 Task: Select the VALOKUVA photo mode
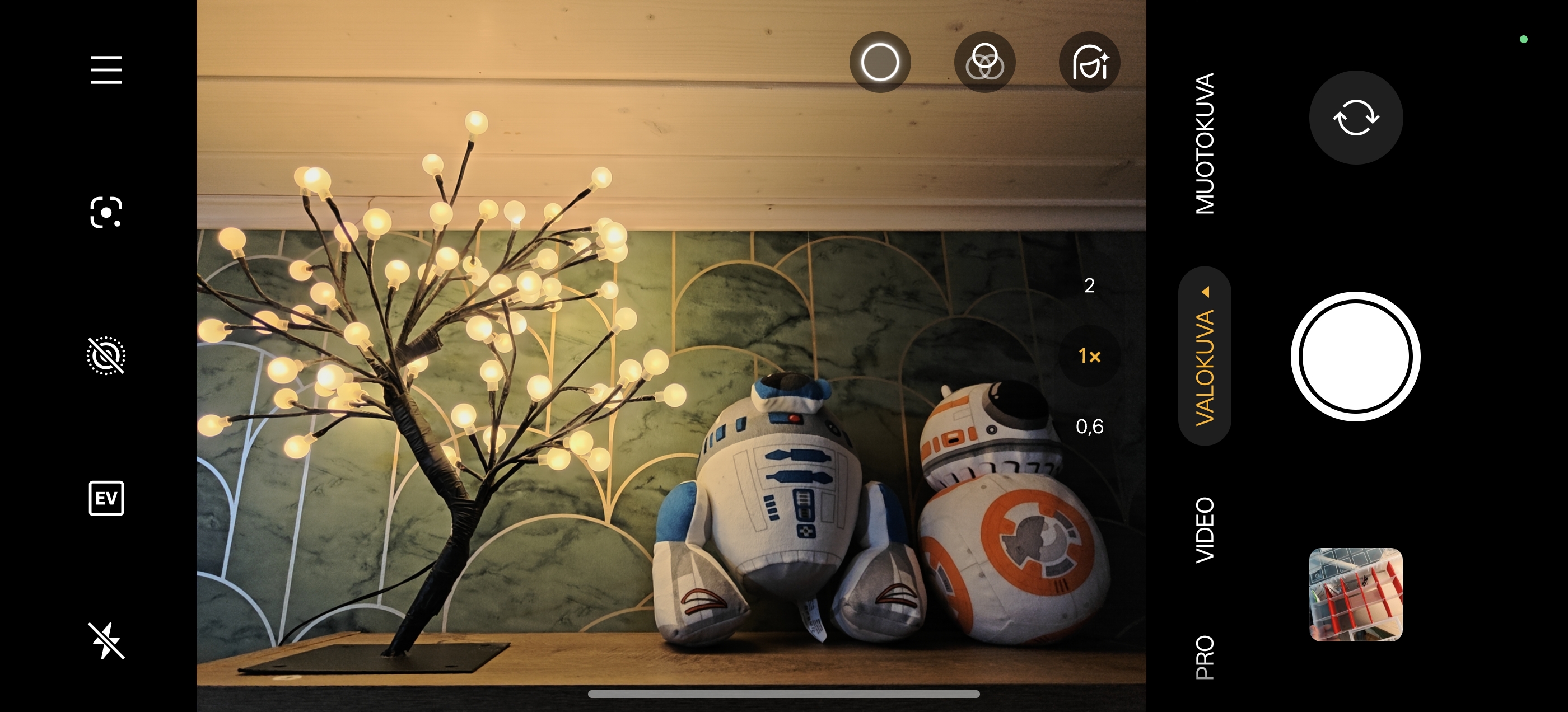click(1205, 366)
